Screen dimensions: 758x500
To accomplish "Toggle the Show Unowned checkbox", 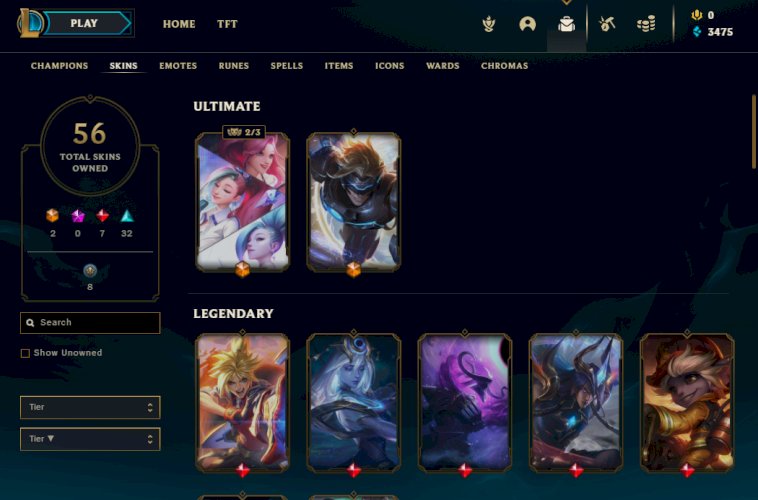I will click(x=25, y=353).
